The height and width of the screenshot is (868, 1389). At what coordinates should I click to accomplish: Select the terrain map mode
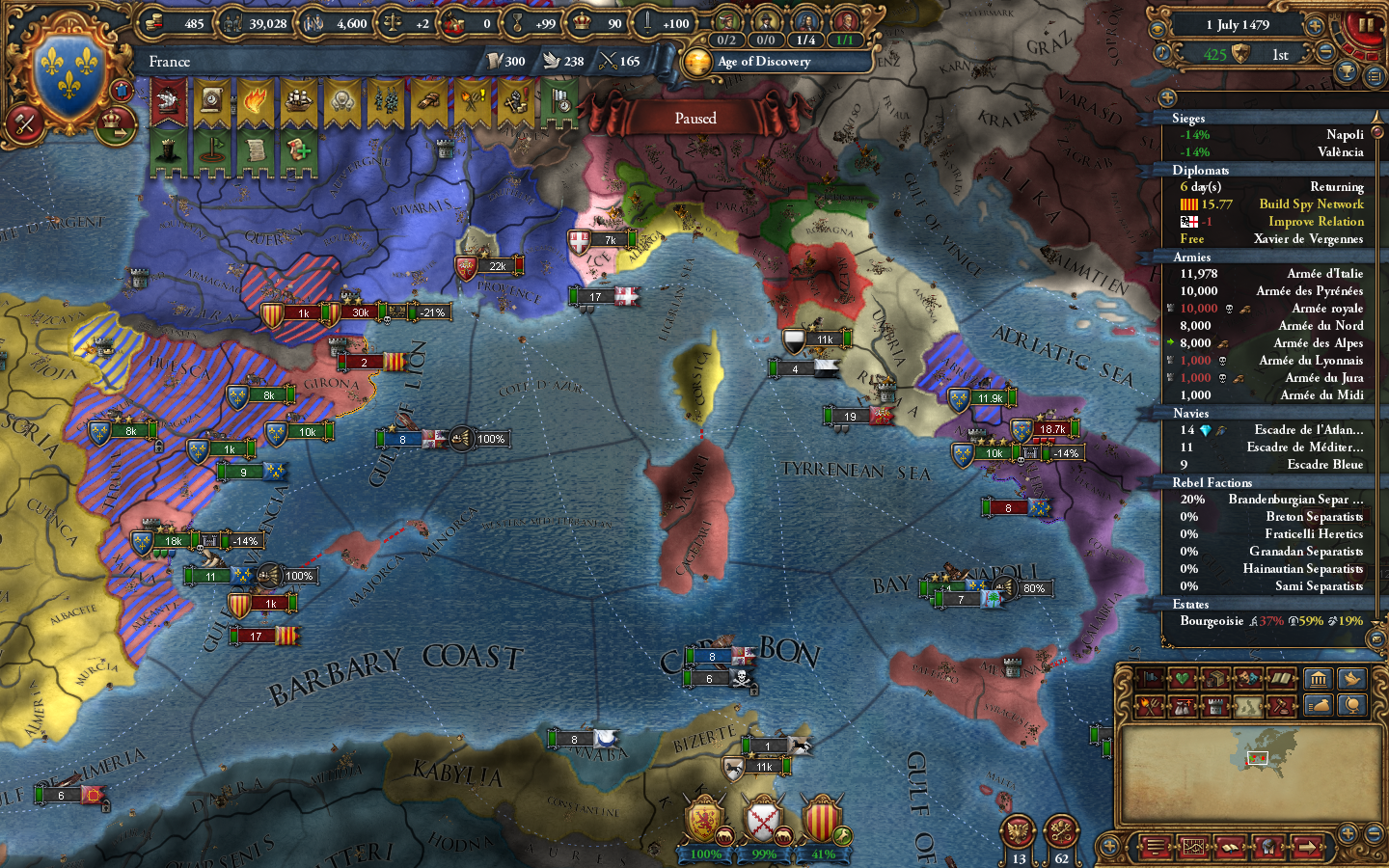click(x=1250, y=706)
